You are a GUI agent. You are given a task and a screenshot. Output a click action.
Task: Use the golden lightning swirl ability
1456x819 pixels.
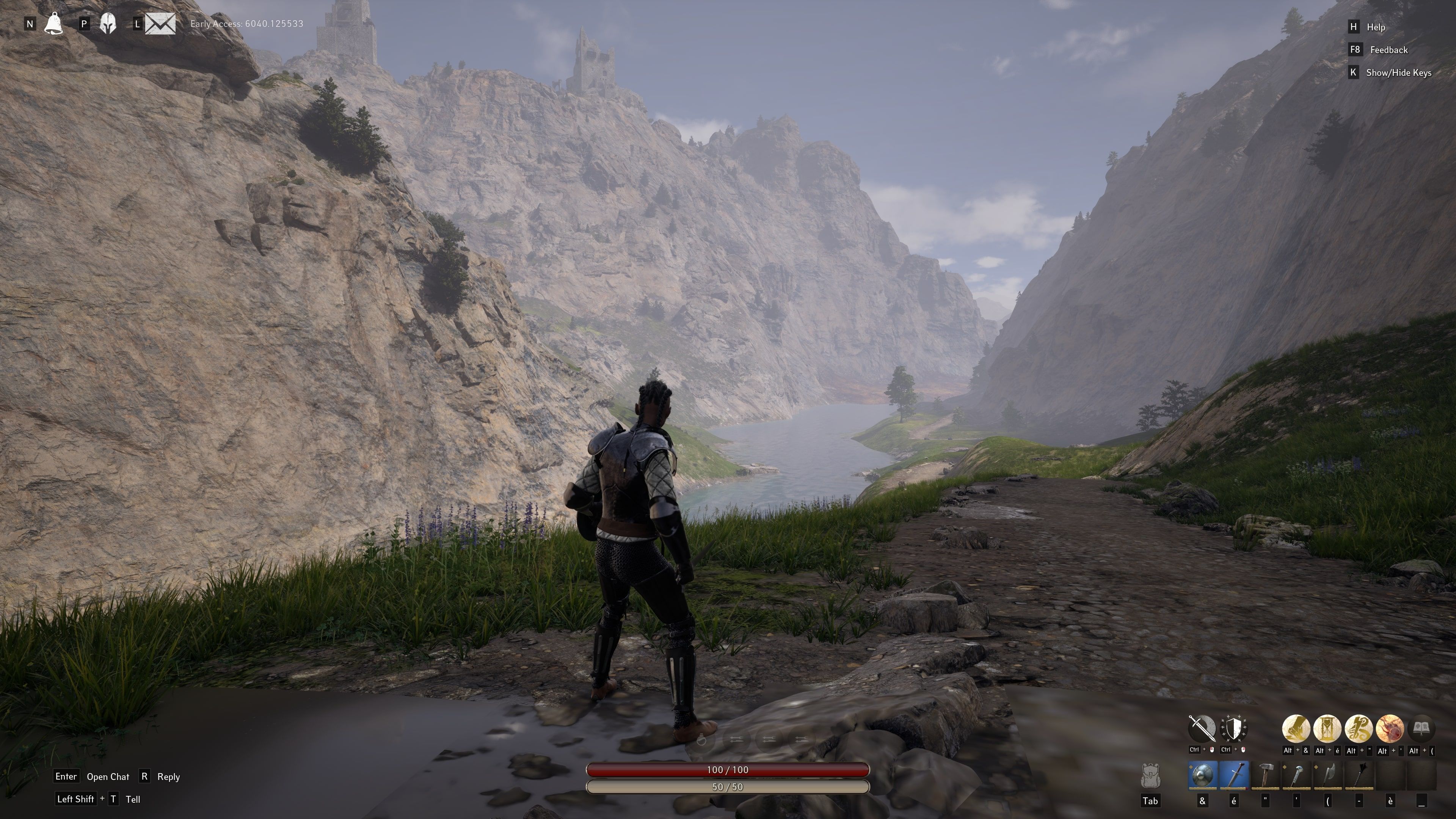click(x=1359, y=728)
